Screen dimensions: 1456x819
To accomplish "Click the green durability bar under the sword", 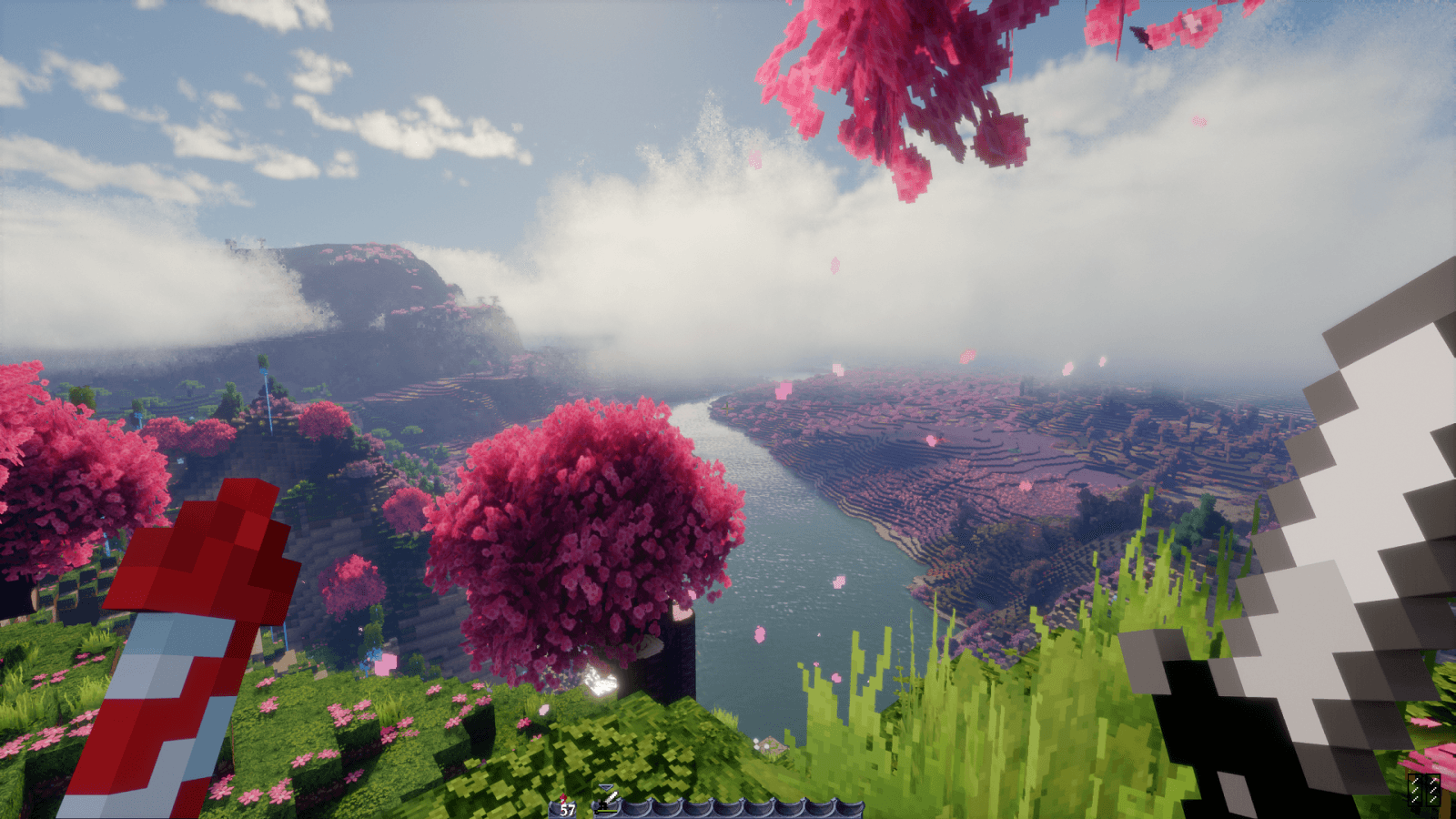I will click(x=606, y=810).
